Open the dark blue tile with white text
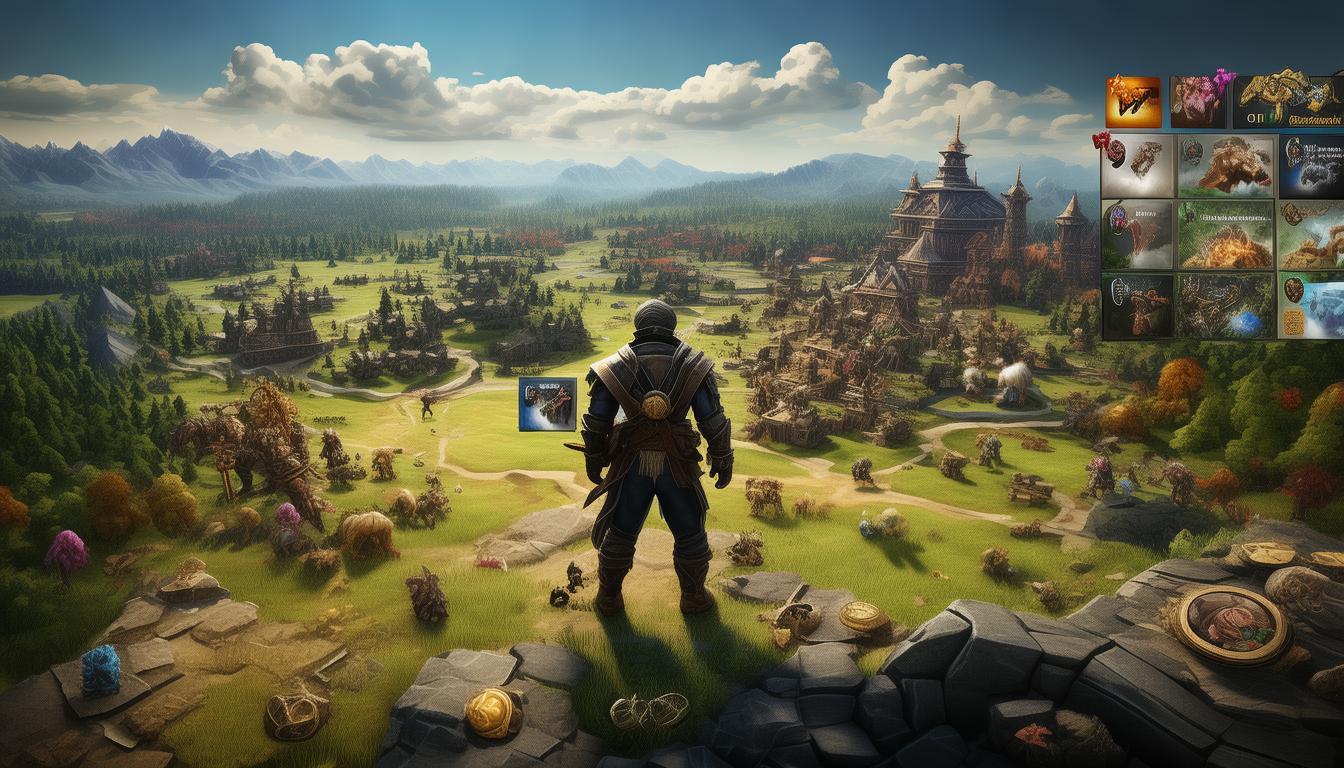The width and height of the screenshot is (1344, 768). (x=1311, y=166)
